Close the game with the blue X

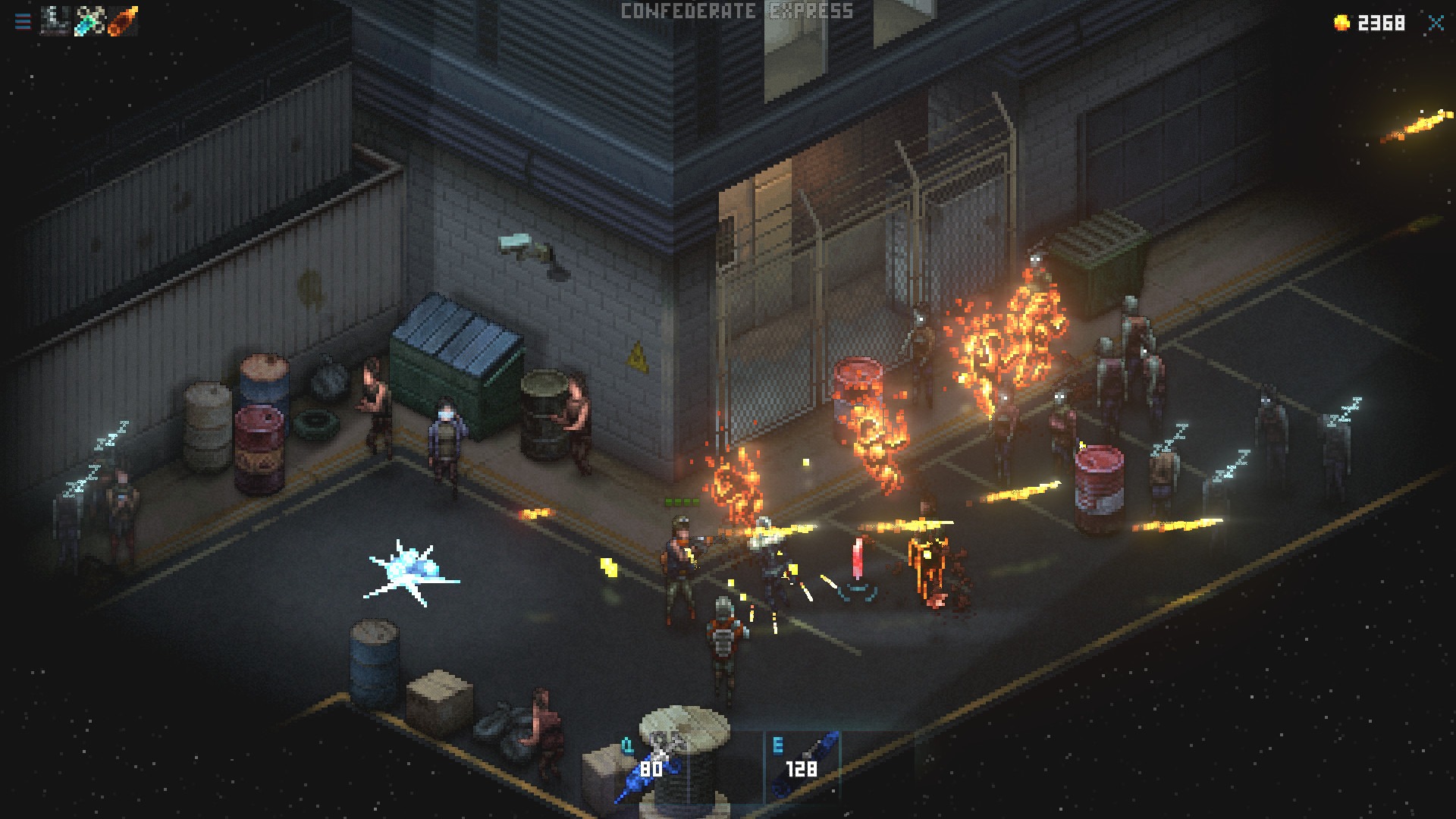pyautogui.click(x=1436, y=23)
